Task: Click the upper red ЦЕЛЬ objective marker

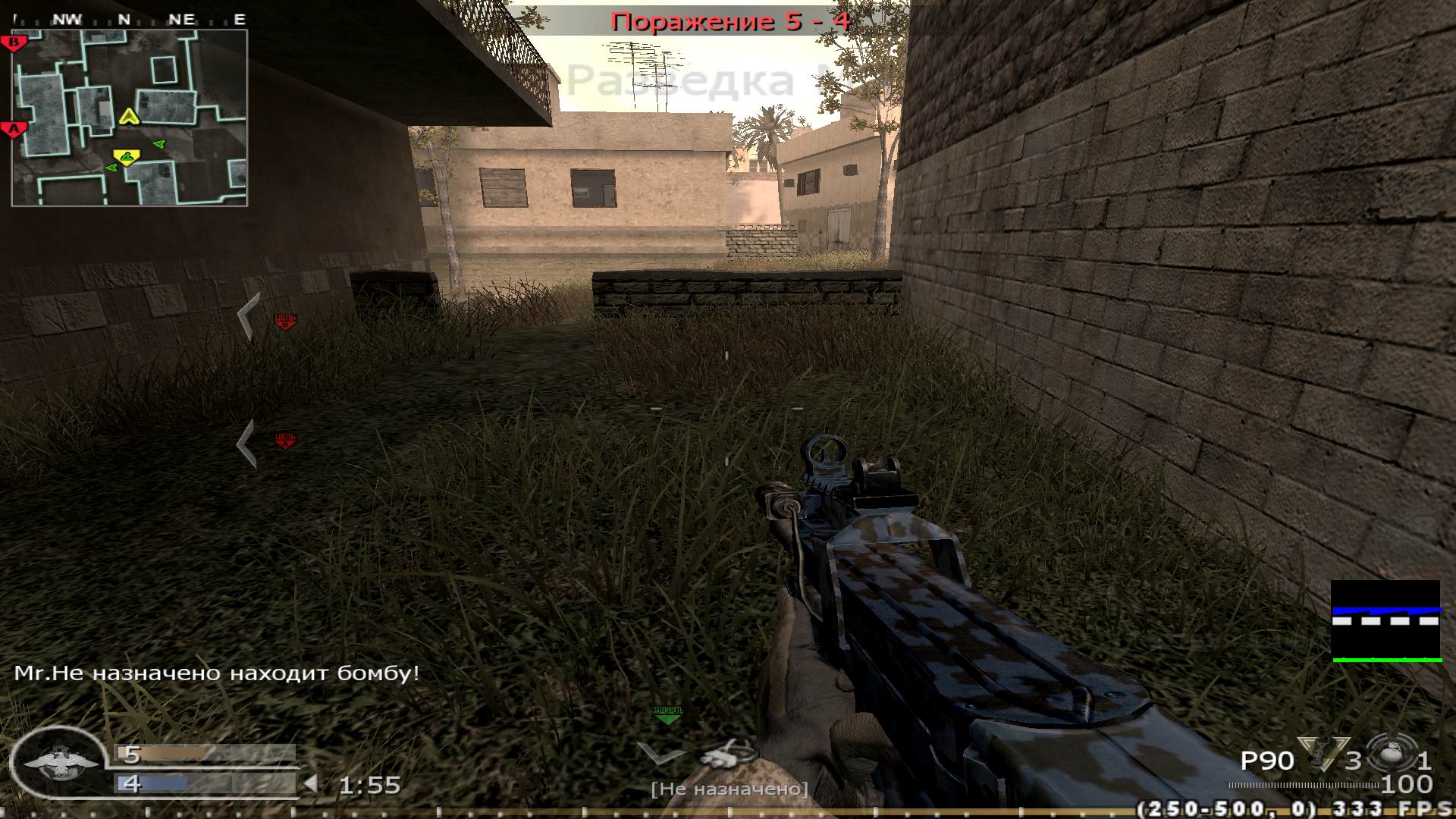Action: 284,321
